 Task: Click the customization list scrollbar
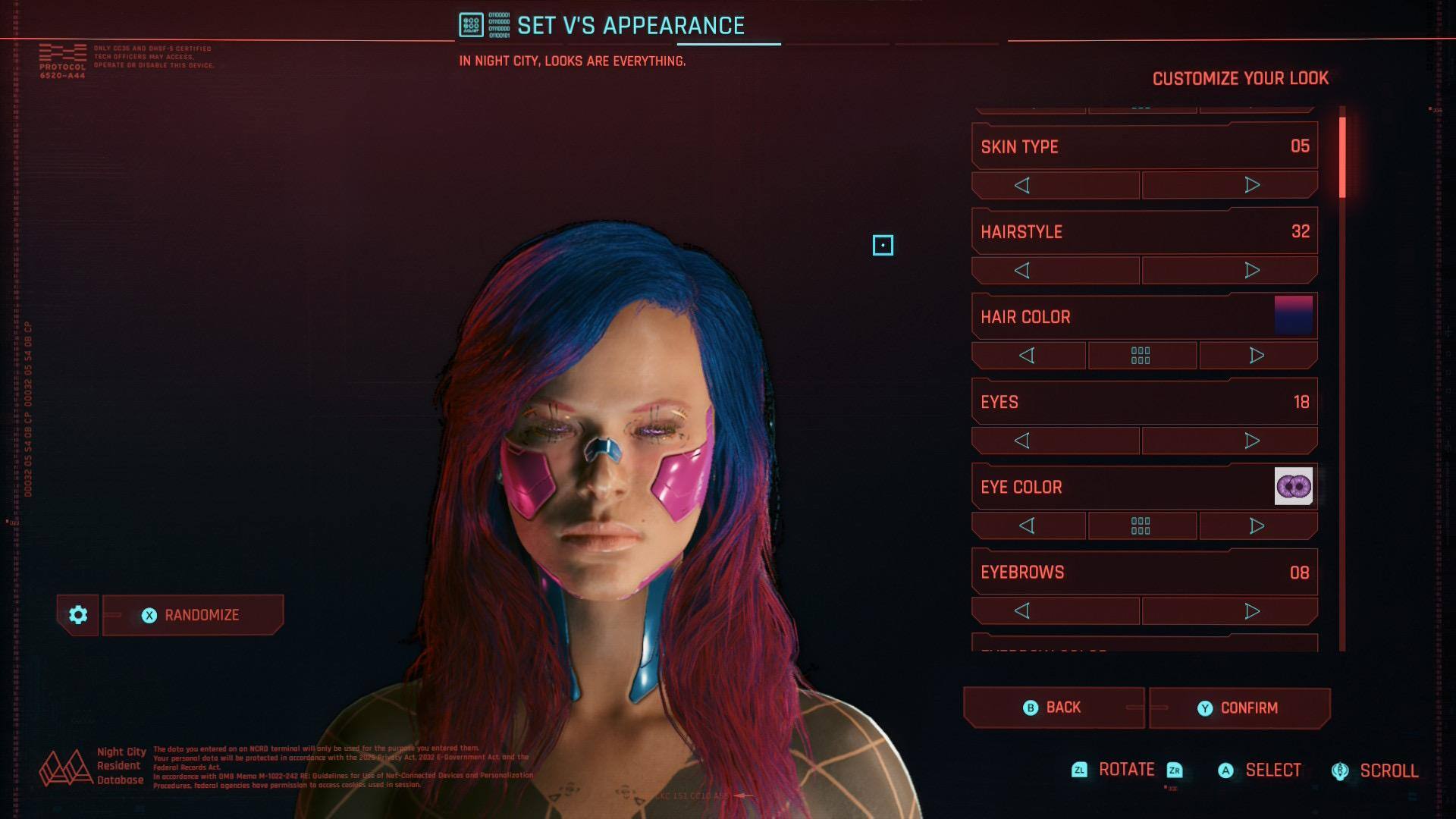[1342, 379]
